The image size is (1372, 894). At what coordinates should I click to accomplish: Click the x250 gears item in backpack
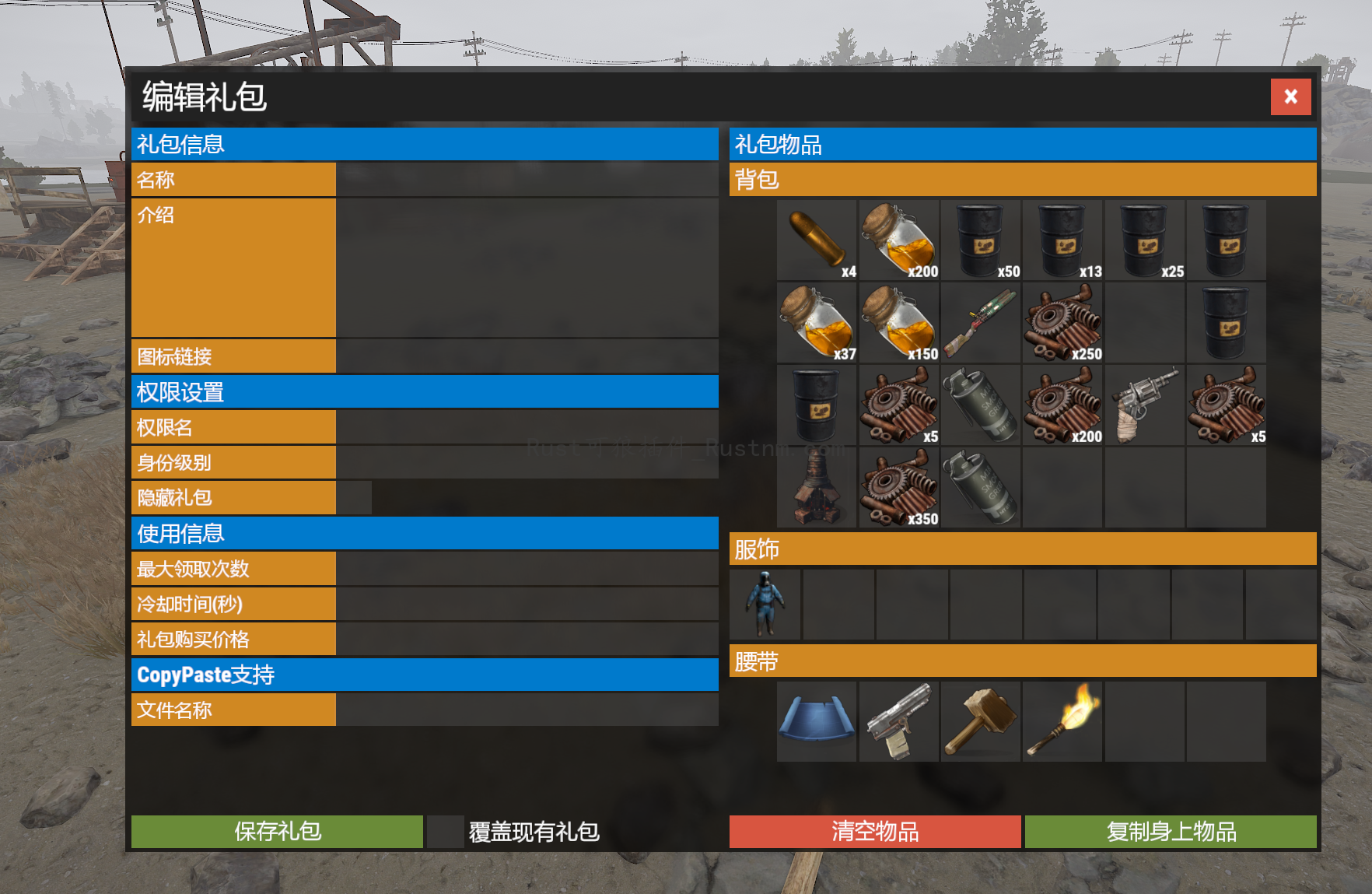pos(1062,321)
